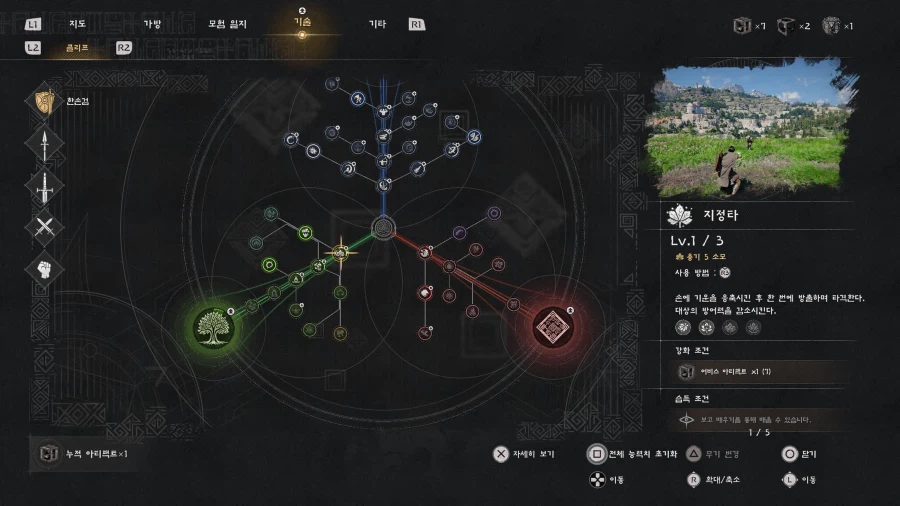Screen dimensions: 900x506
Task: Select the large green tree skill node
Action: (x=214, y=327)
